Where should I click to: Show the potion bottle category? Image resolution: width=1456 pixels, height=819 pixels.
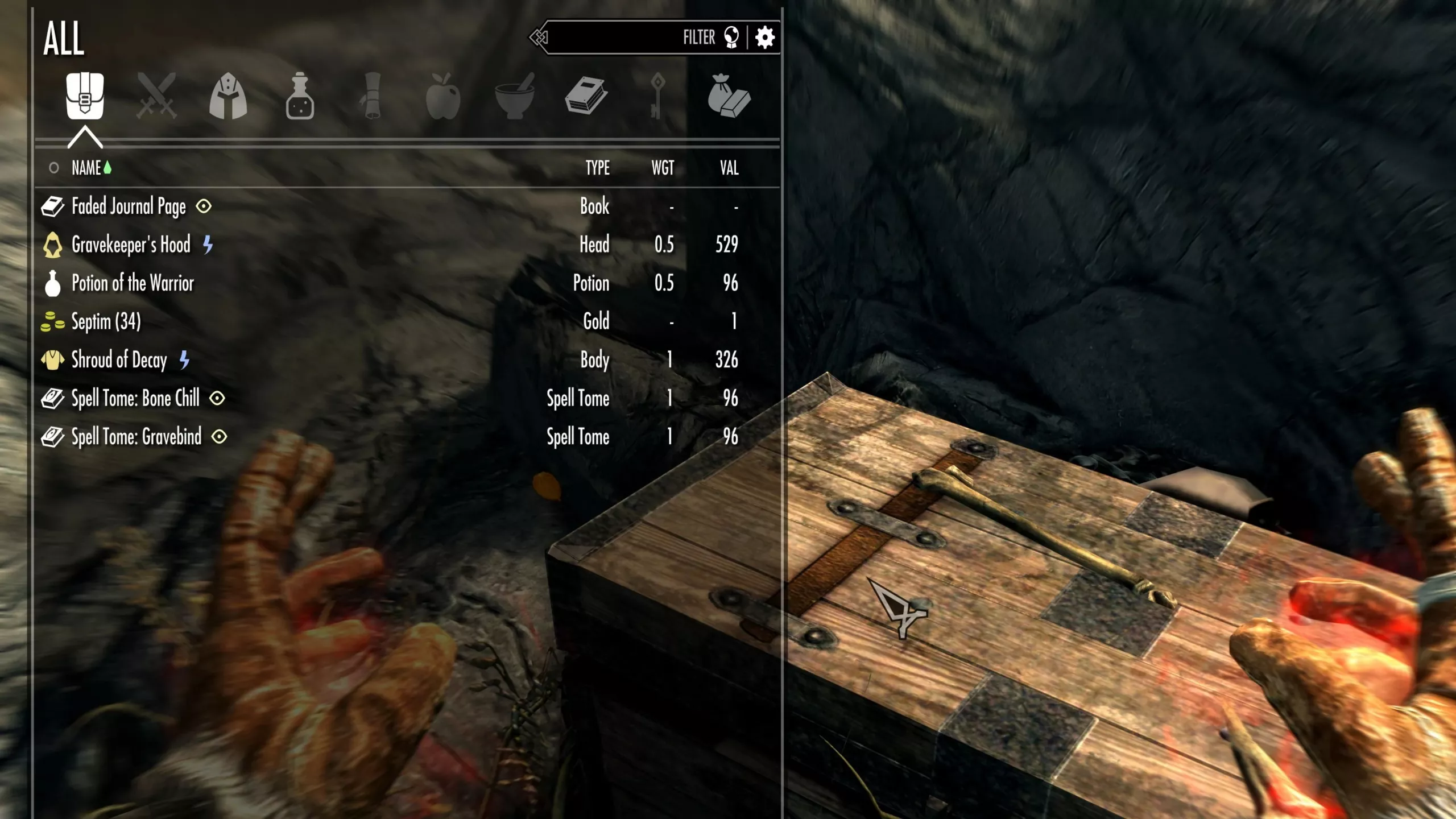[300, 96]
